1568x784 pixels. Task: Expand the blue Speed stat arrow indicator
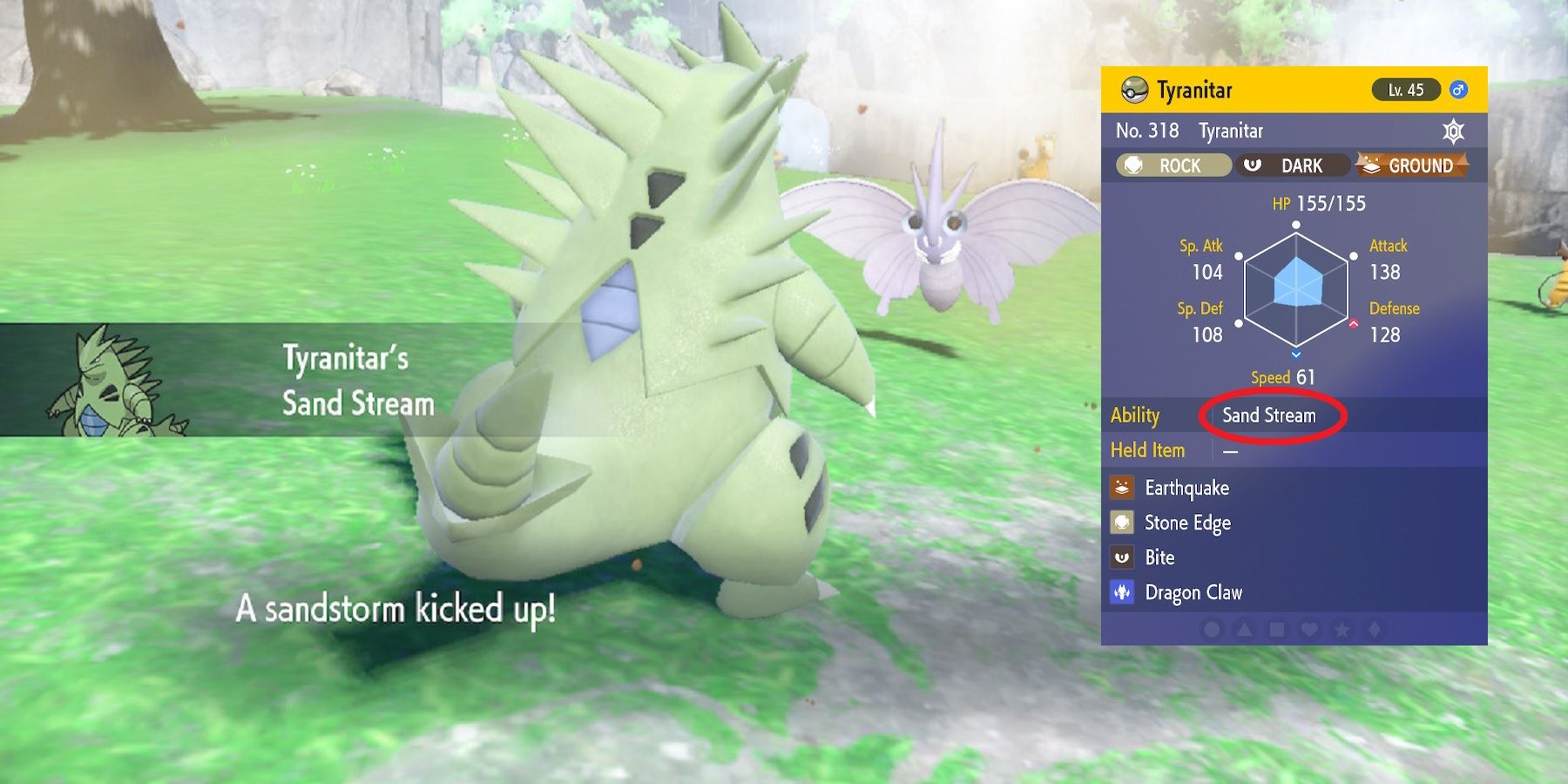pyautogui.click(x=1296, y=355)
